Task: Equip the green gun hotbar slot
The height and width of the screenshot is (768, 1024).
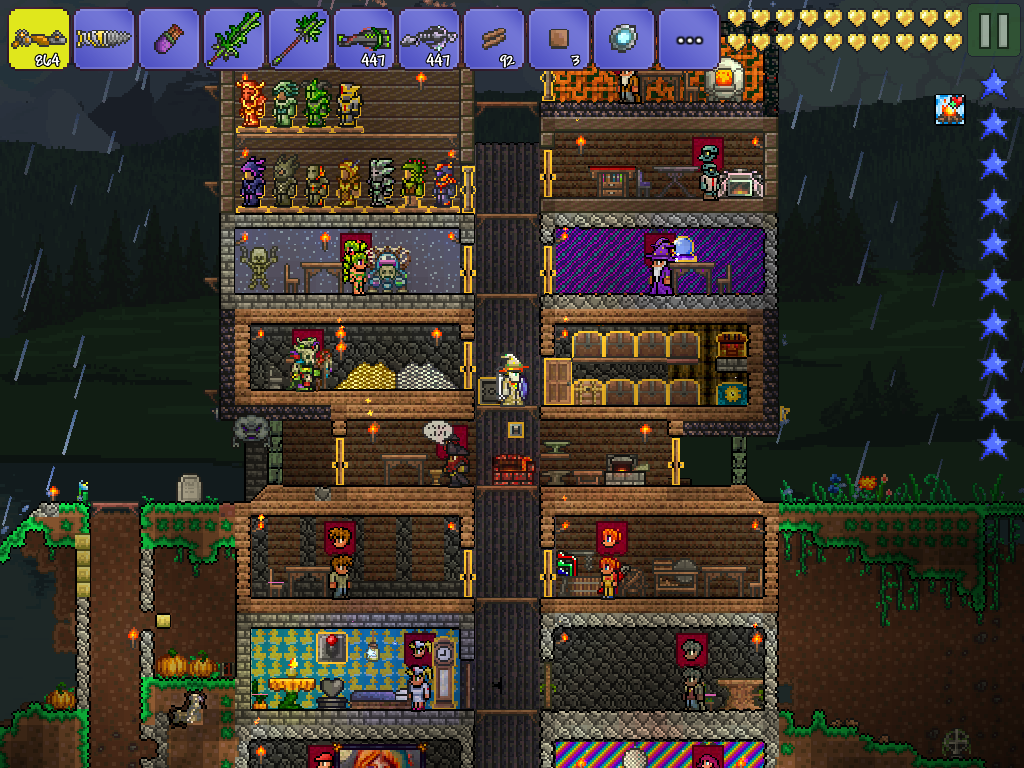Action: (364, 39)
